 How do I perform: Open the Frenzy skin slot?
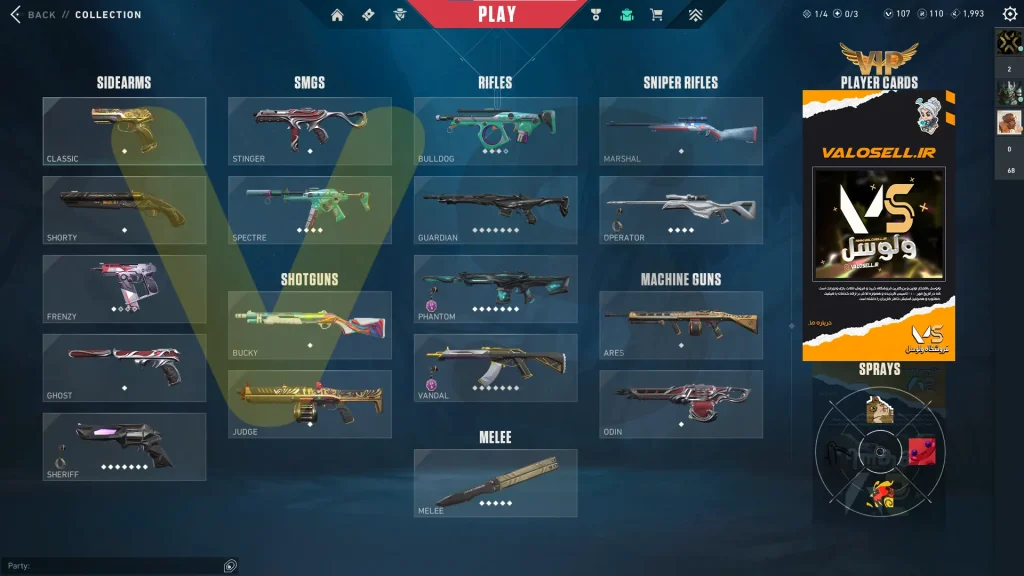(x=124, y=289)
